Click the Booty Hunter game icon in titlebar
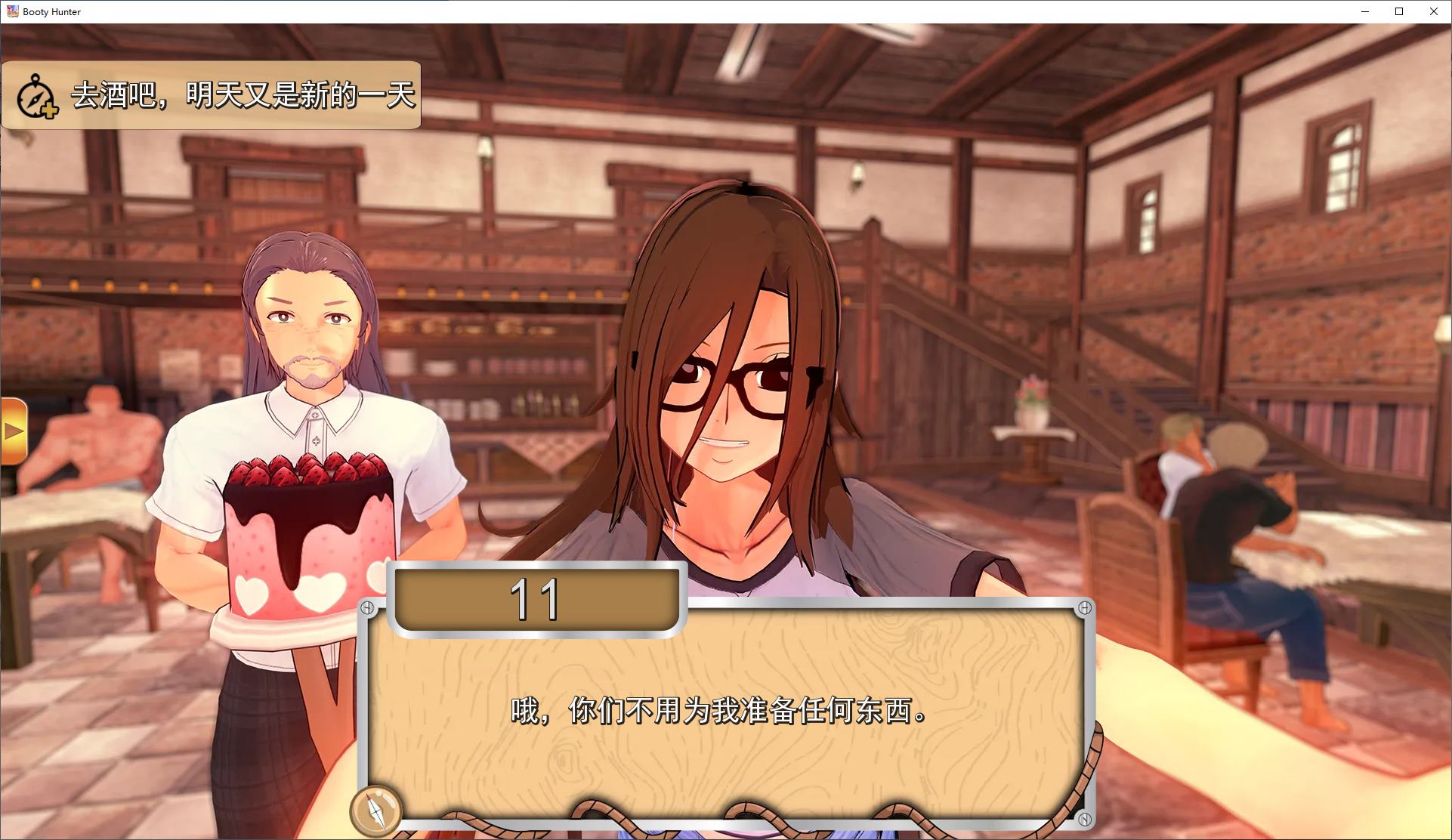1452x840 pixels. click(12, 11)
